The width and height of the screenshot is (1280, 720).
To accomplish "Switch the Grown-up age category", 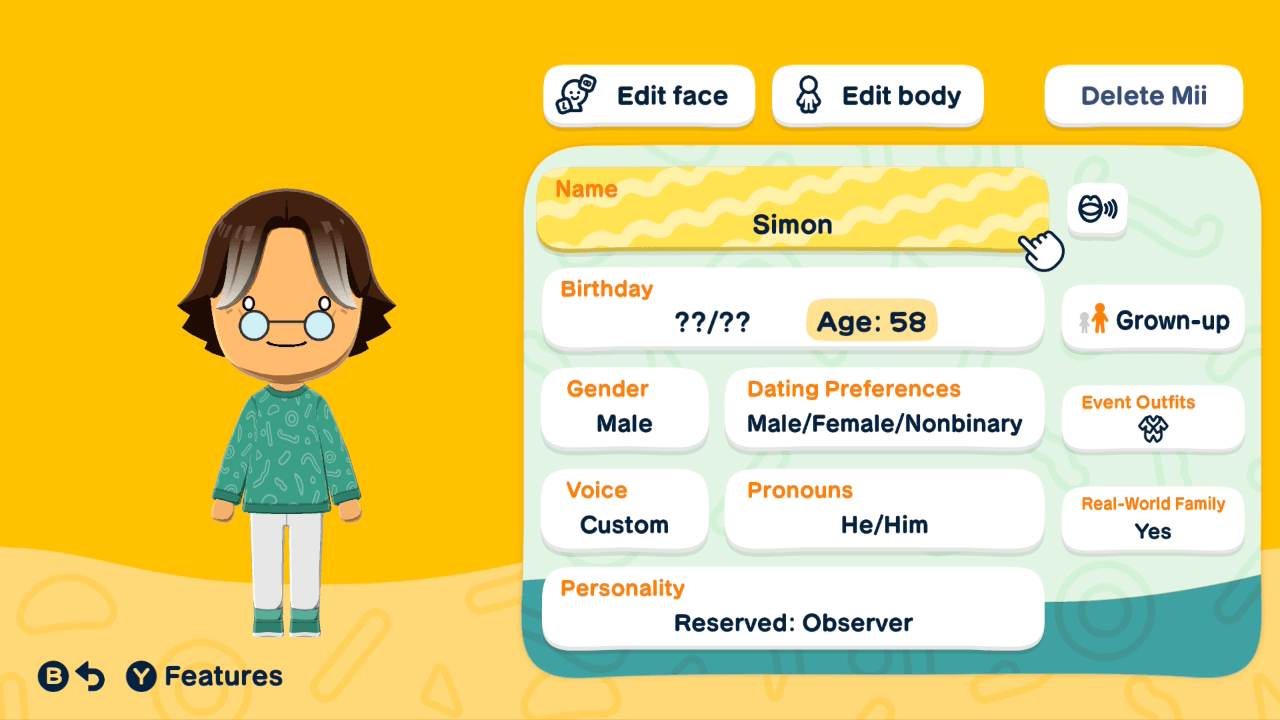I will point(1152,318).
